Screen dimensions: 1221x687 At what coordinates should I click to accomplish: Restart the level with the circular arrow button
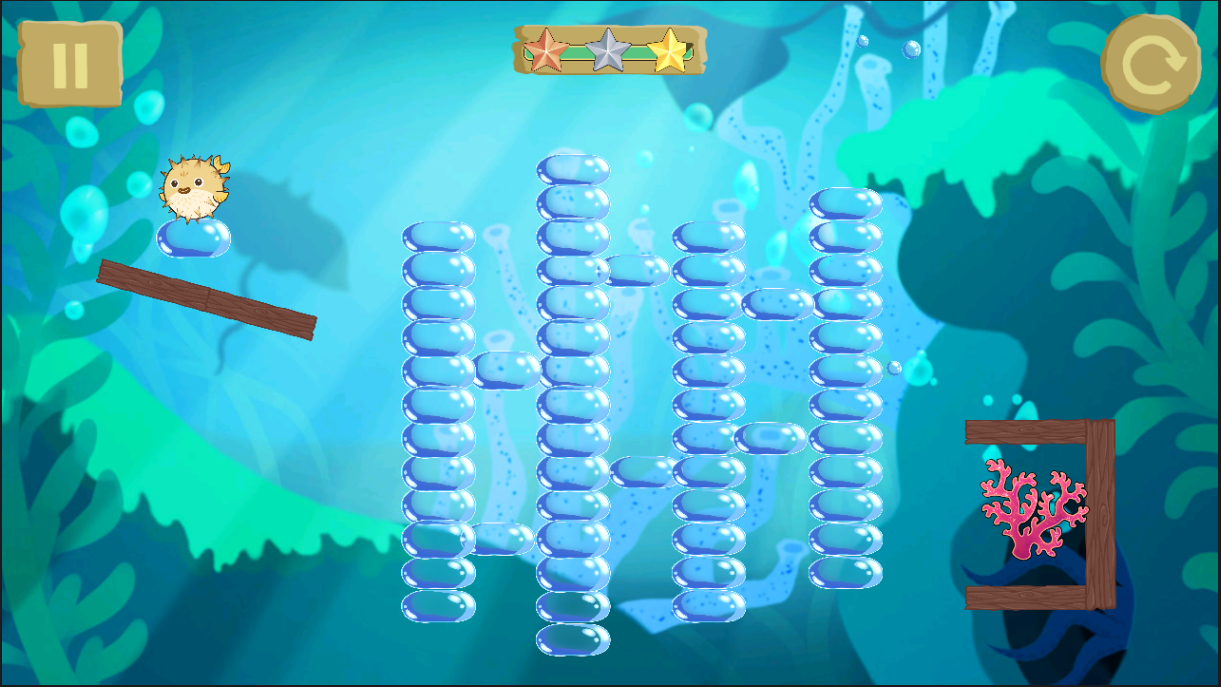(x=1151, y=65)
